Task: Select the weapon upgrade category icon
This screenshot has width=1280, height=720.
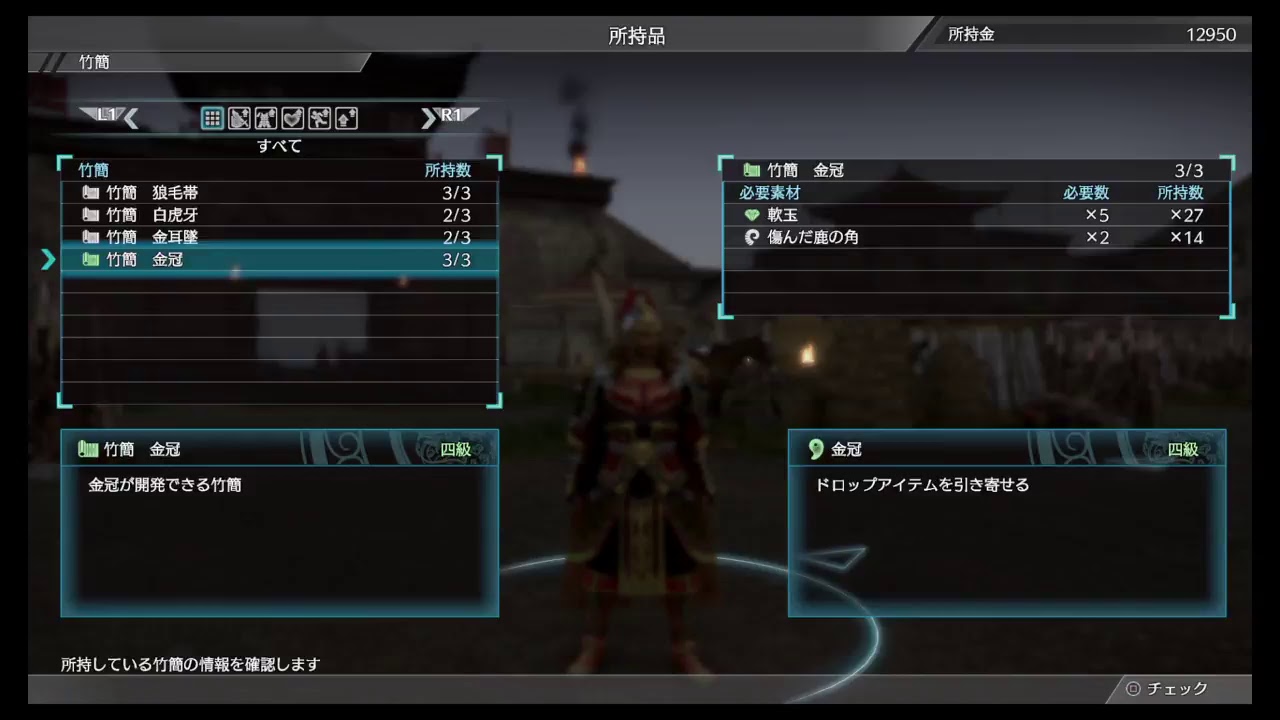Action: (x=239, y=118)
